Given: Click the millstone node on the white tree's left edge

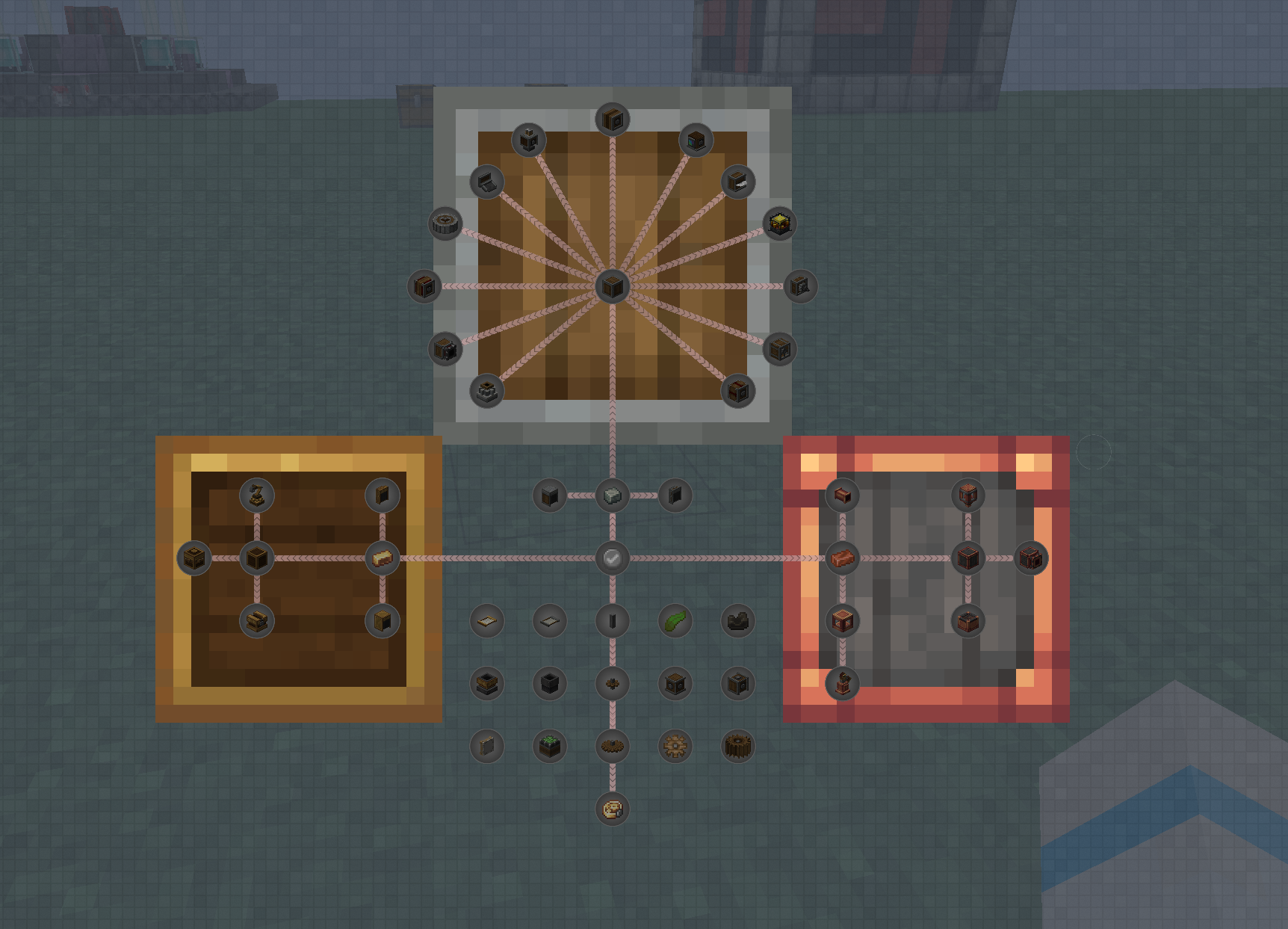Looking at the screenshot, I should 445,223.
